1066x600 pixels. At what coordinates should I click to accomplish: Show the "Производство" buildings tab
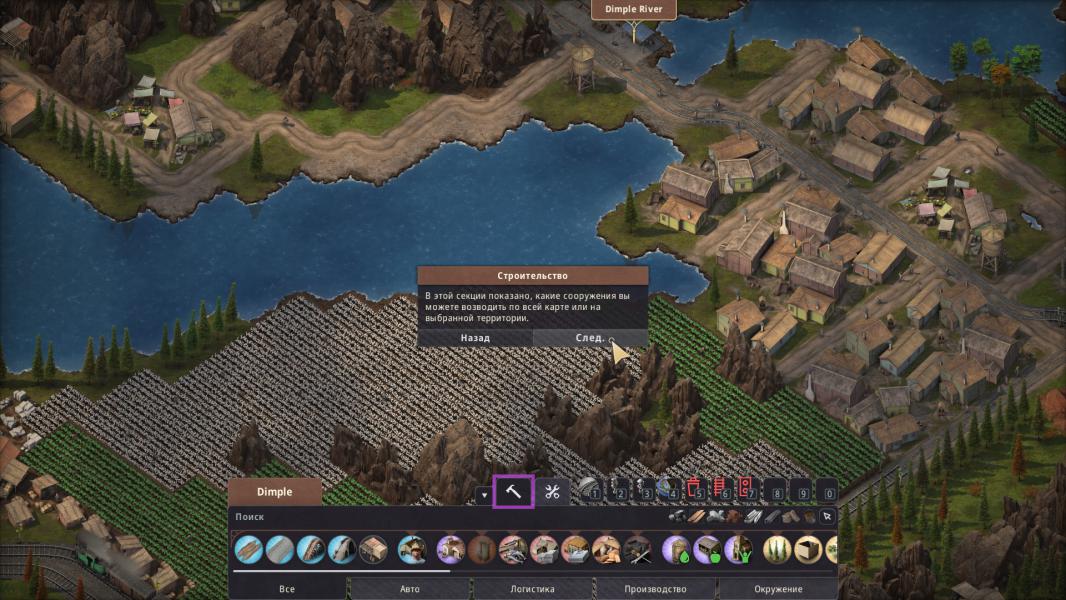point(655,589)
